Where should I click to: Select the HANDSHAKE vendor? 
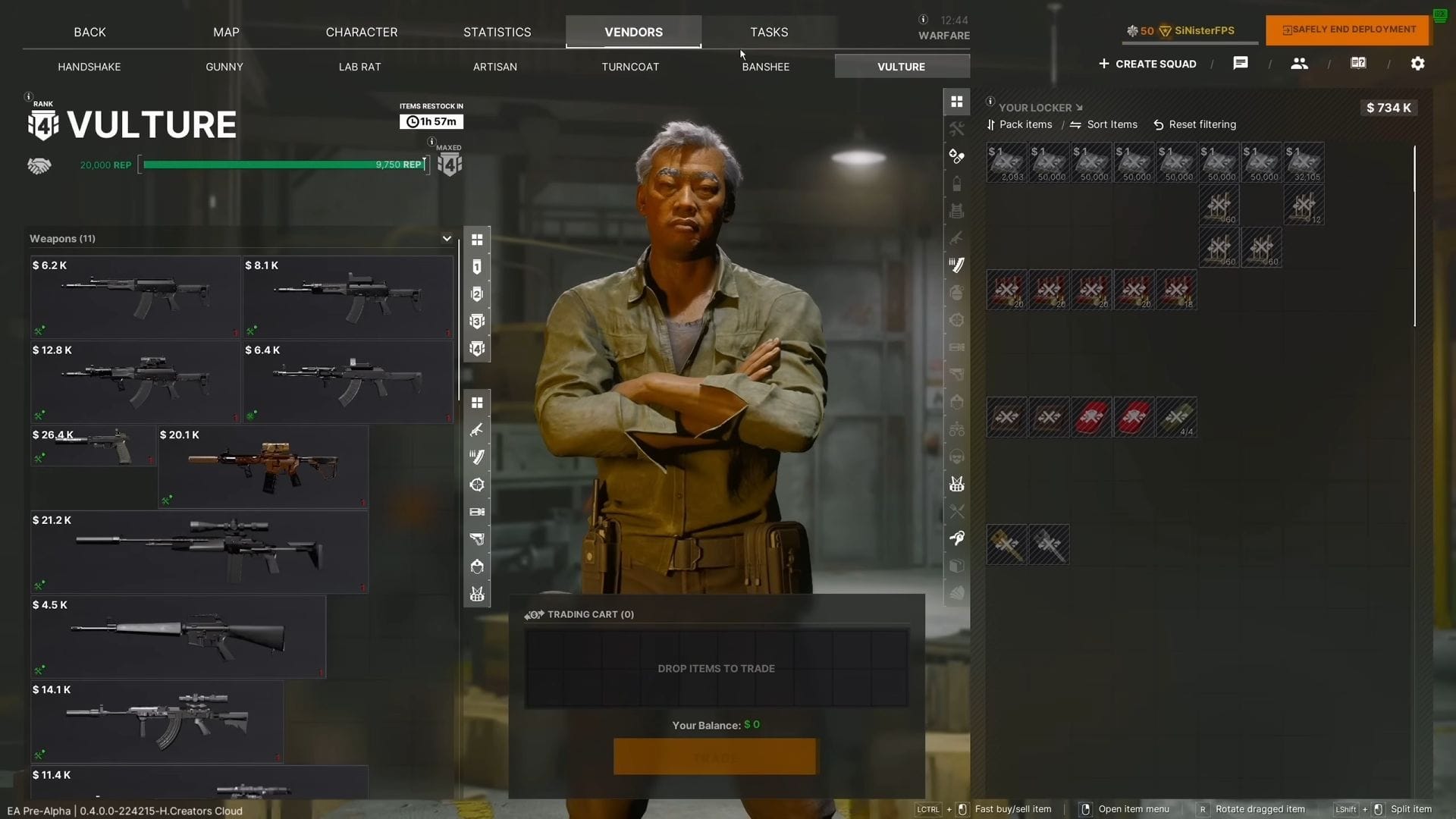point(89,67)
